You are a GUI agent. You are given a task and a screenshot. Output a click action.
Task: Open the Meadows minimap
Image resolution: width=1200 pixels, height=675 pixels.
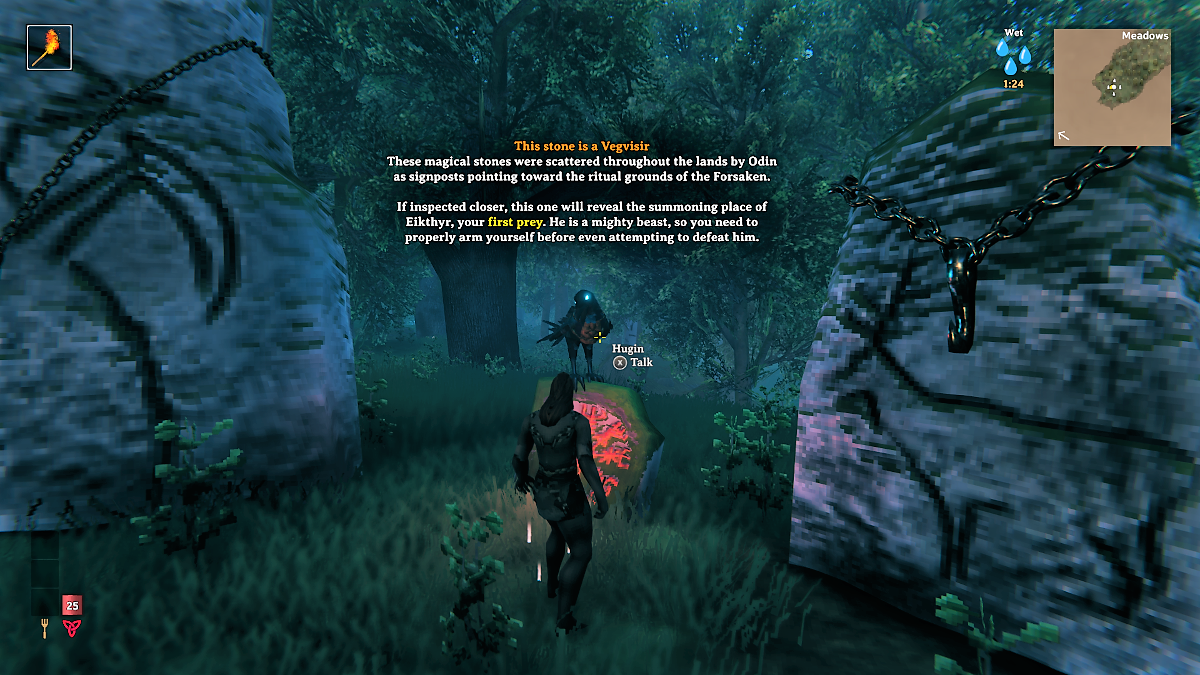click(x=1112, y=87)
